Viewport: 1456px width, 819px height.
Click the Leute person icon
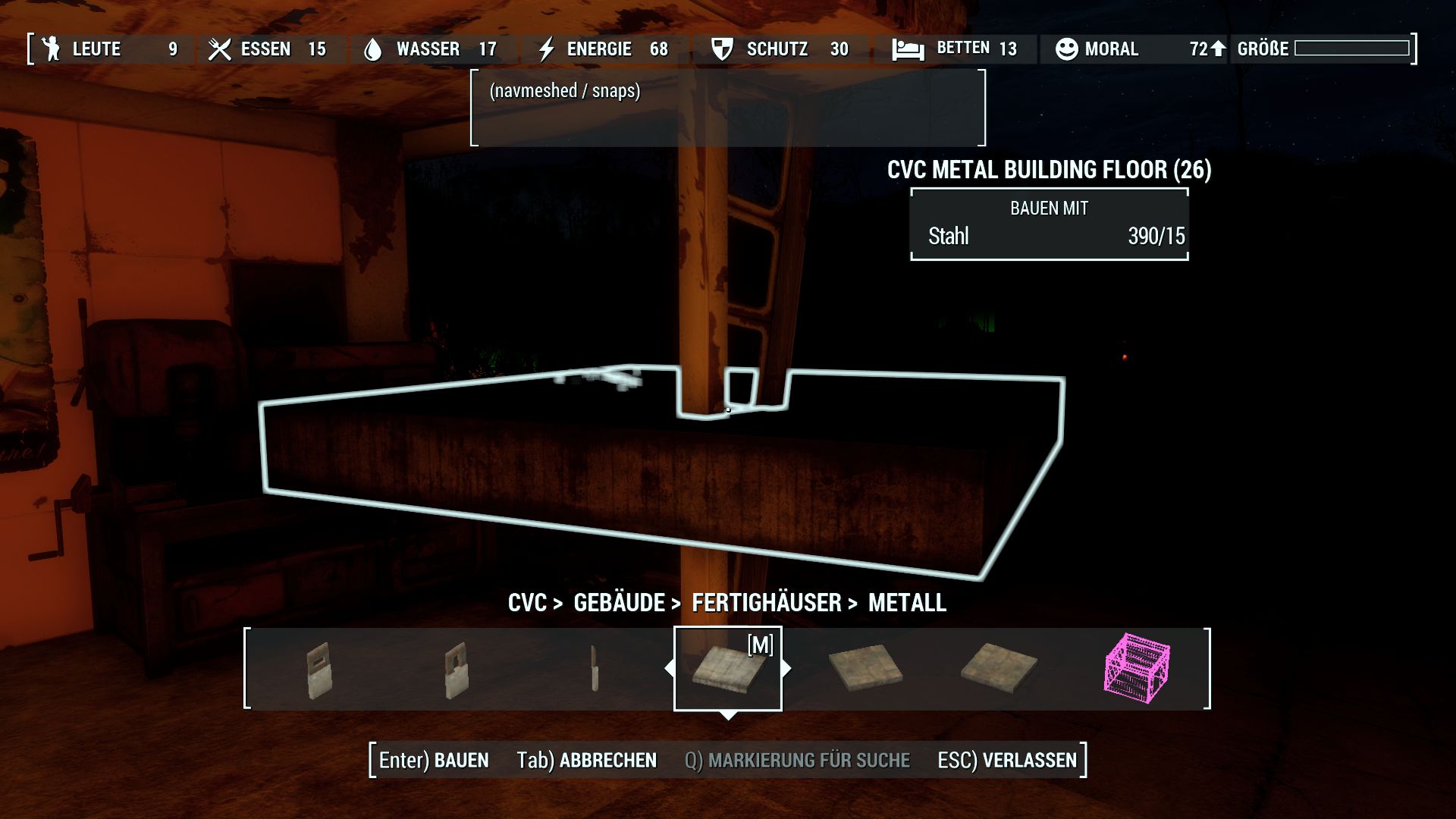50,49
